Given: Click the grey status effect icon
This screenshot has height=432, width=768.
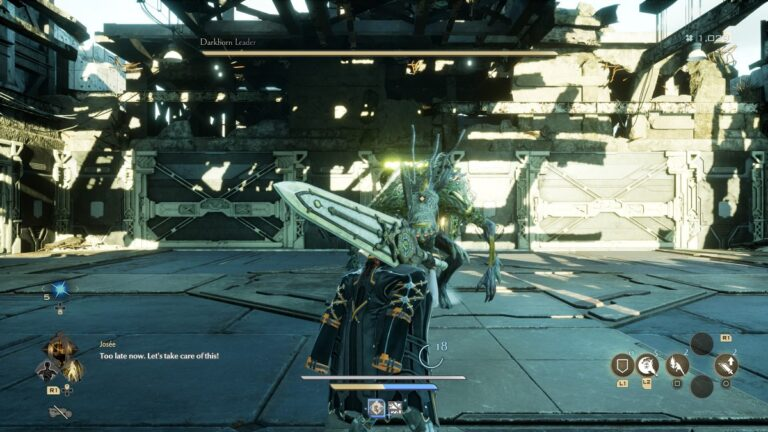Looking at the screenshot, I should tap(395, 407).
